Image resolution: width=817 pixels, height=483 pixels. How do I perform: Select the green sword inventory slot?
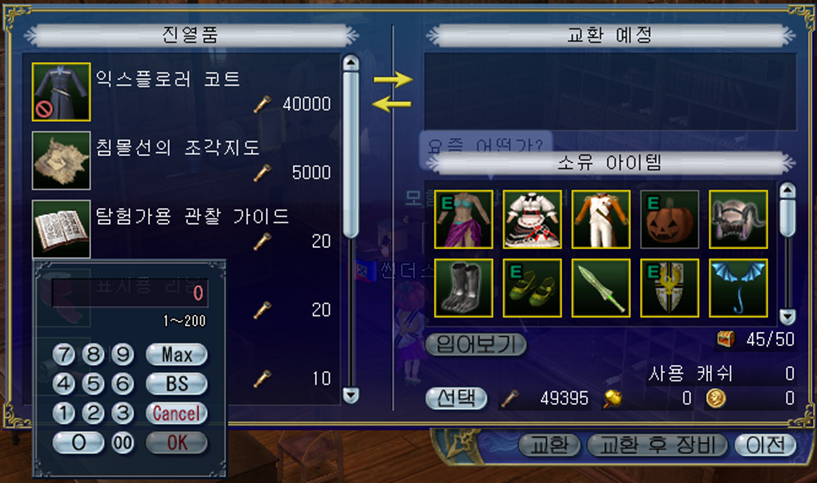click(601, 287)
